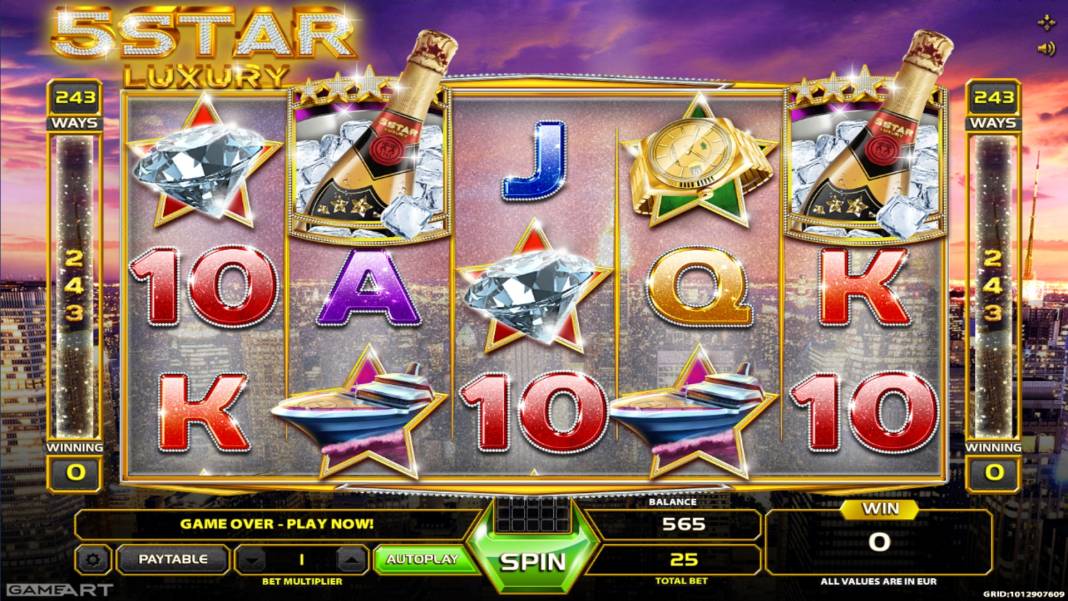Spin the reels with the green SPIN button
The image size is (1068, 601).
tap(533, 560)
